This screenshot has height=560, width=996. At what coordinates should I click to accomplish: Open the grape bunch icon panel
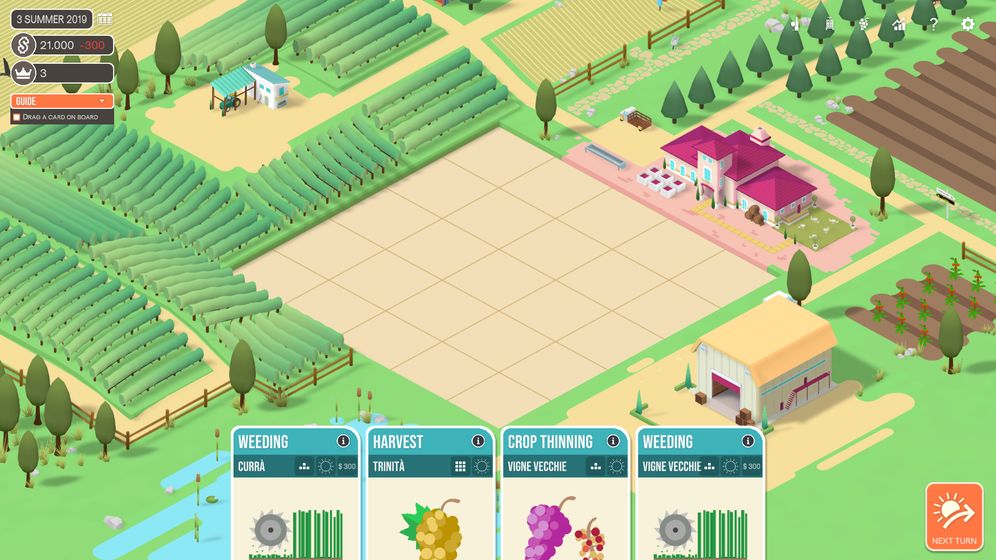point(864,24)
